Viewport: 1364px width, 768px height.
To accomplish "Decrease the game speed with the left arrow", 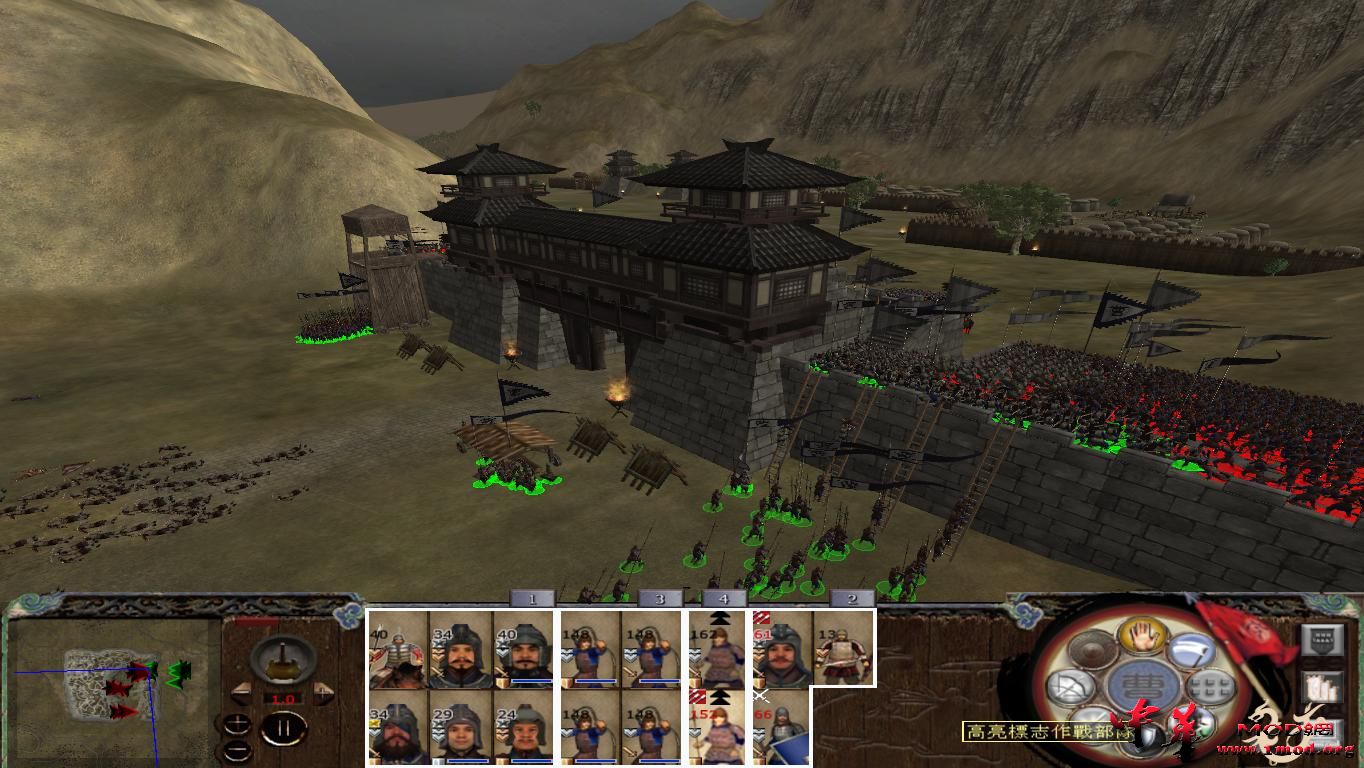I will [241, 694].
